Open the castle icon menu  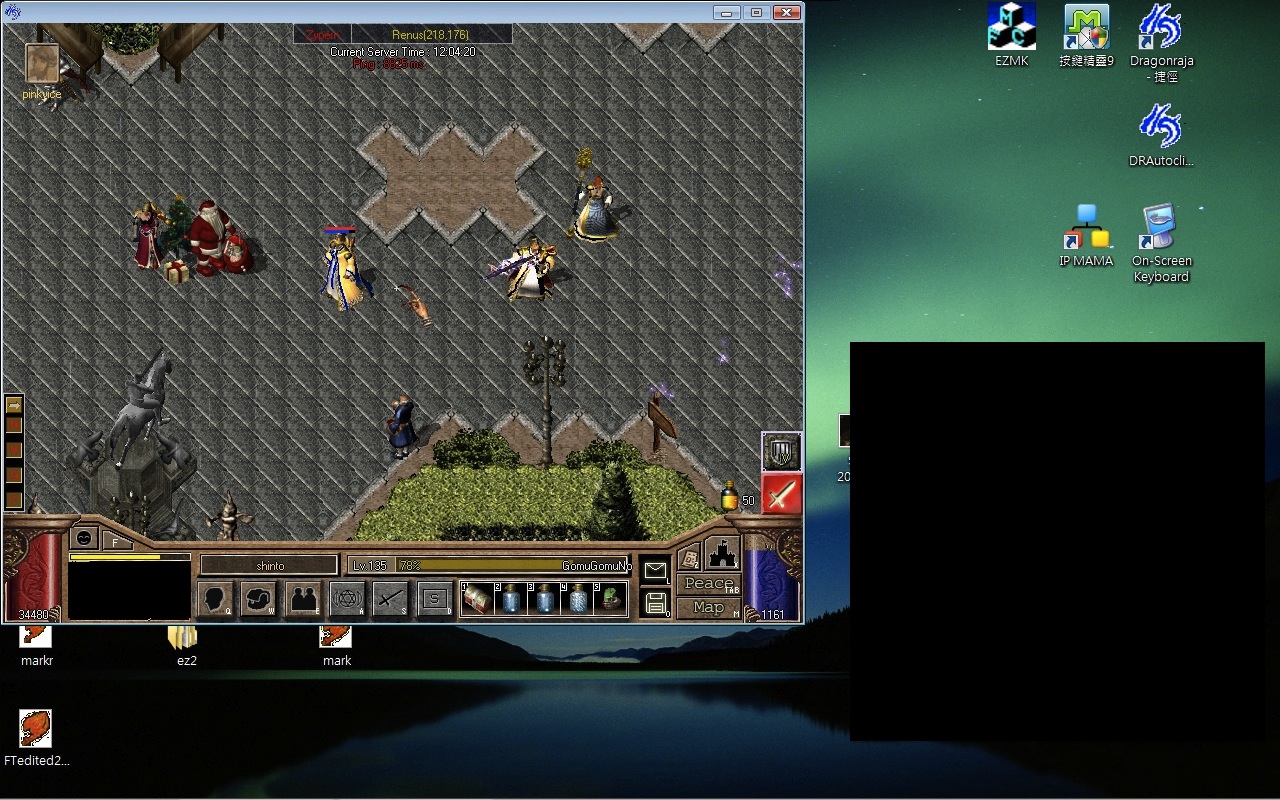coord(722,553)
